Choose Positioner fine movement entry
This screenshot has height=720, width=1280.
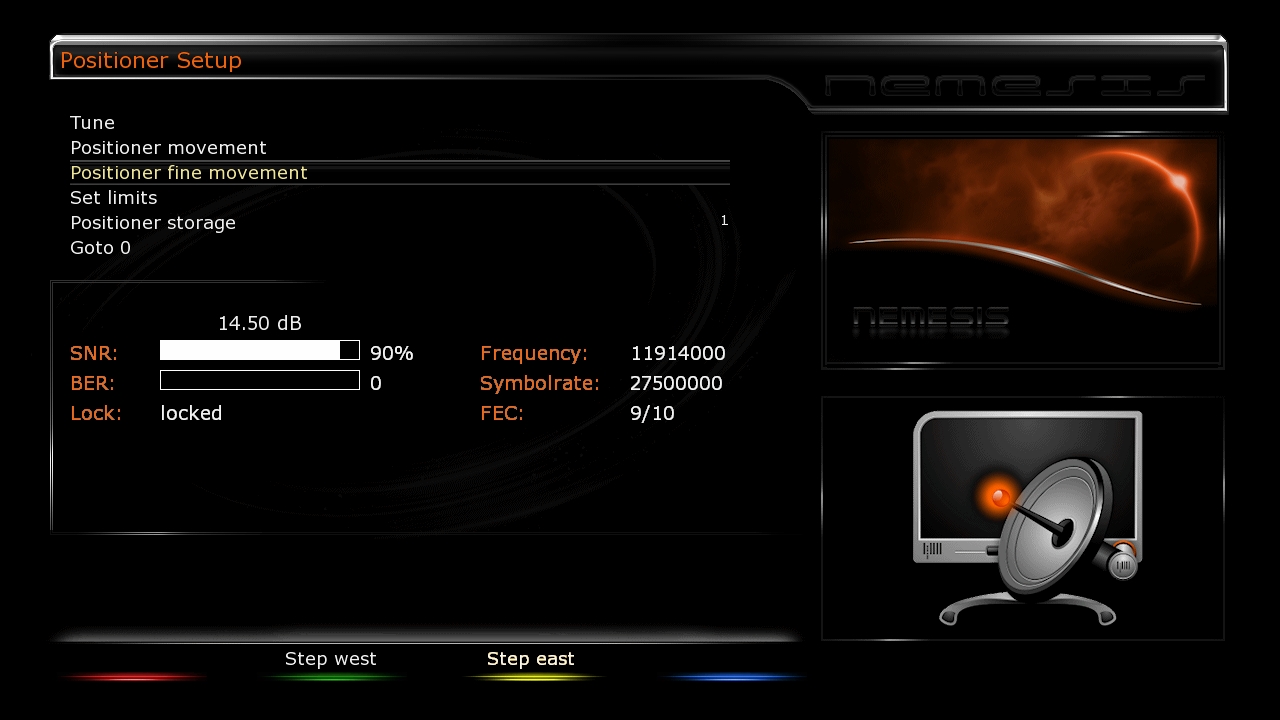tap(189, 173)
